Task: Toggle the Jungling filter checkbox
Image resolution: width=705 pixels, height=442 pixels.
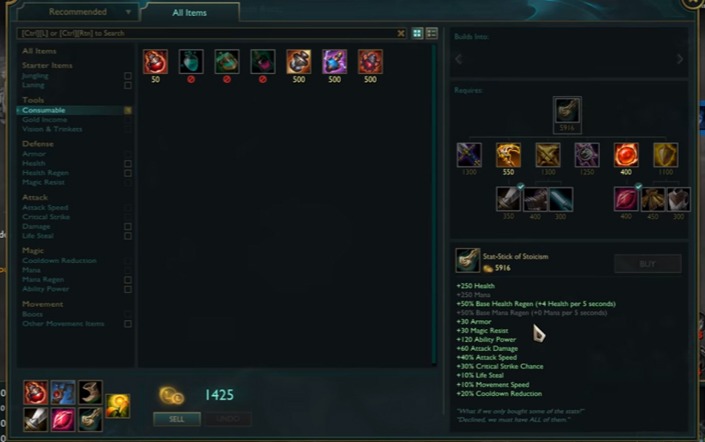Action: click(x=127, y=75)
